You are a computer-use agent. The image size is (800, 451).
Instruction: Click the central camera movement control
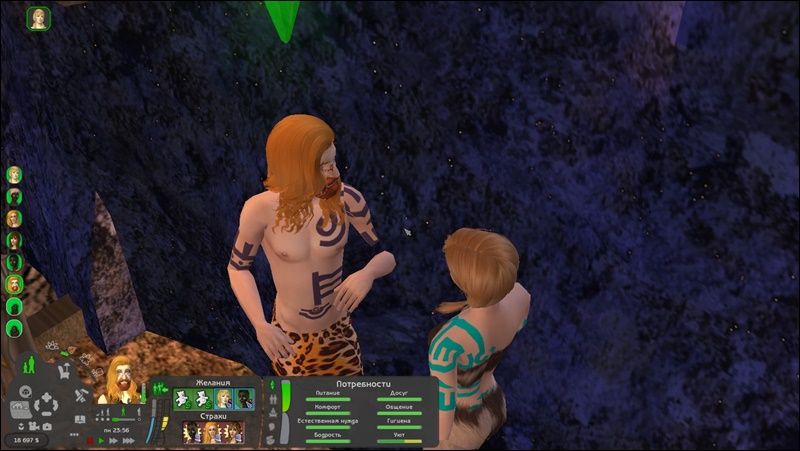coord(44,405)
